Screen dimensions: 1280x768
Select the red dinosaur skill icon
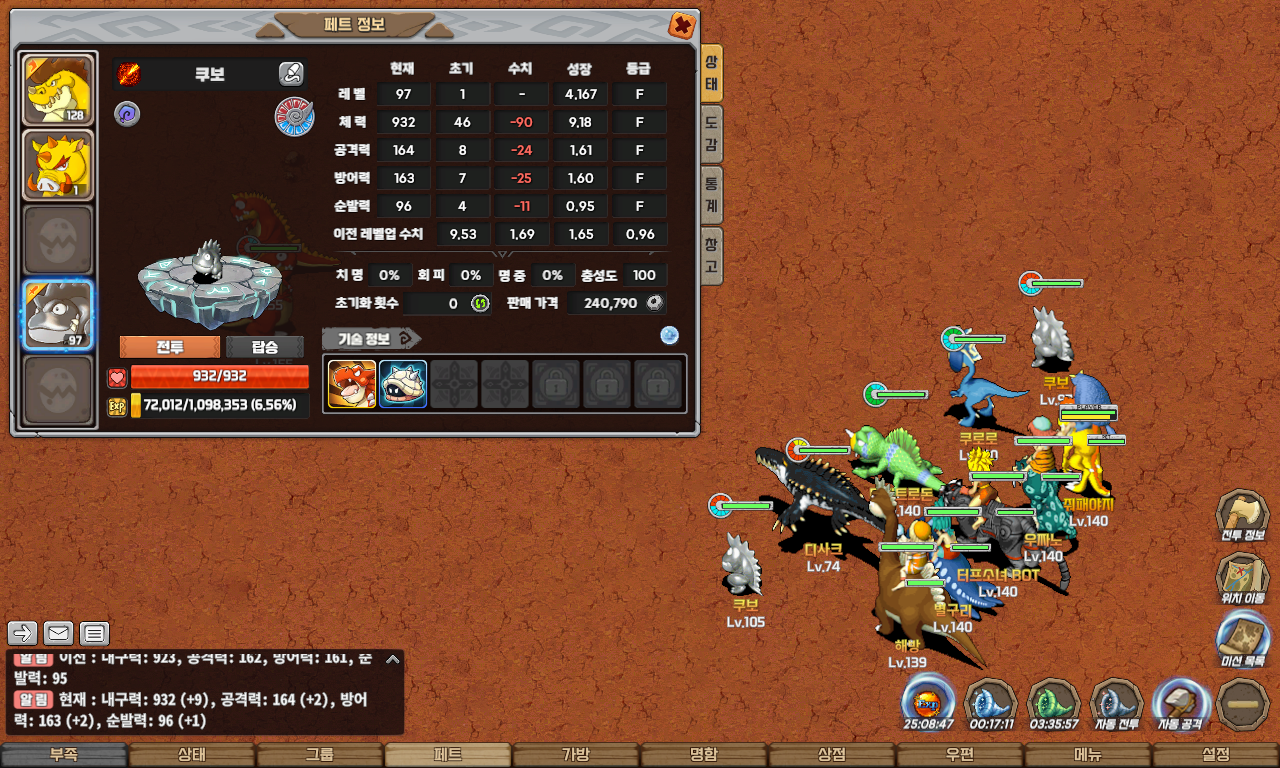pos(352,384)
